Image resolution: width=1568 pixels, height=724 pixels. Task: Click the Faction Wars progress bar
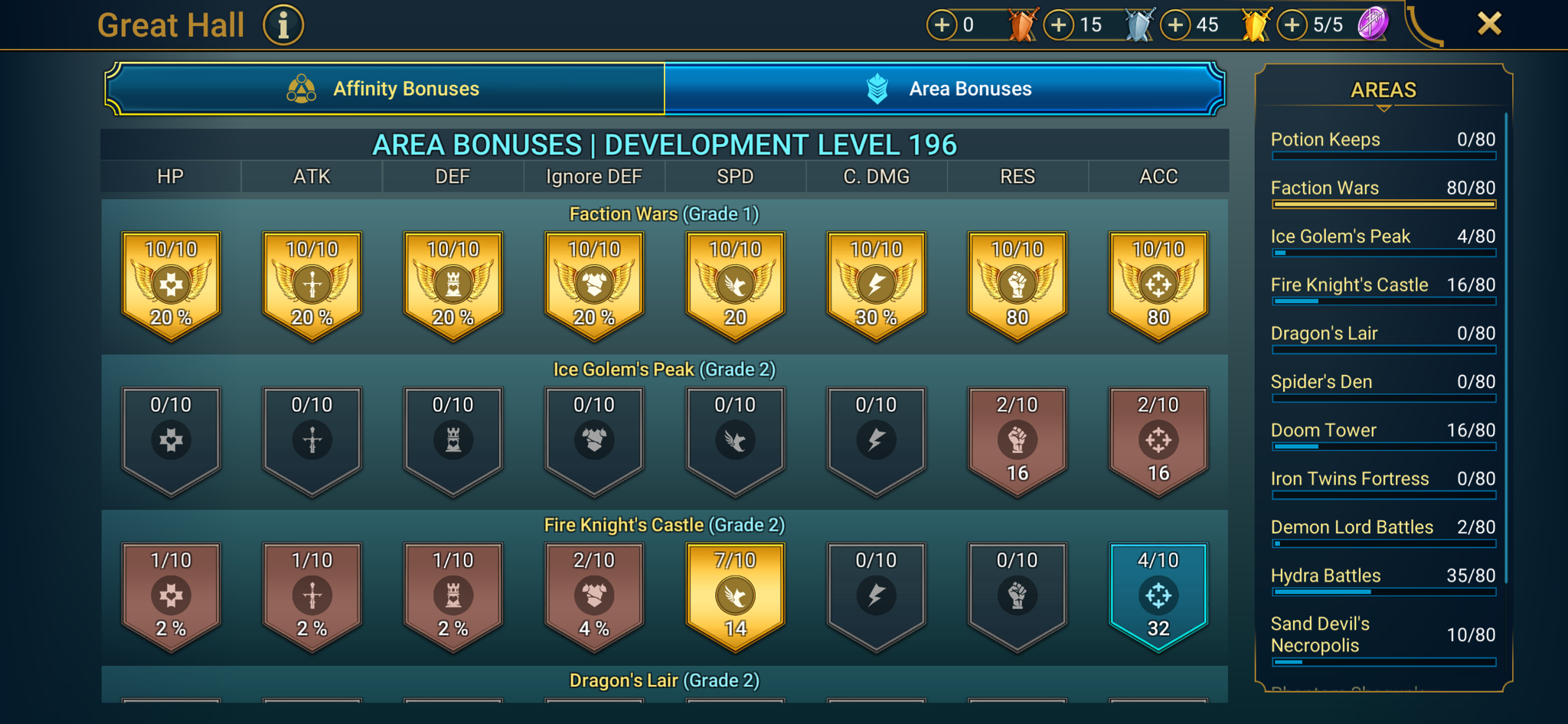(1383, 204)
